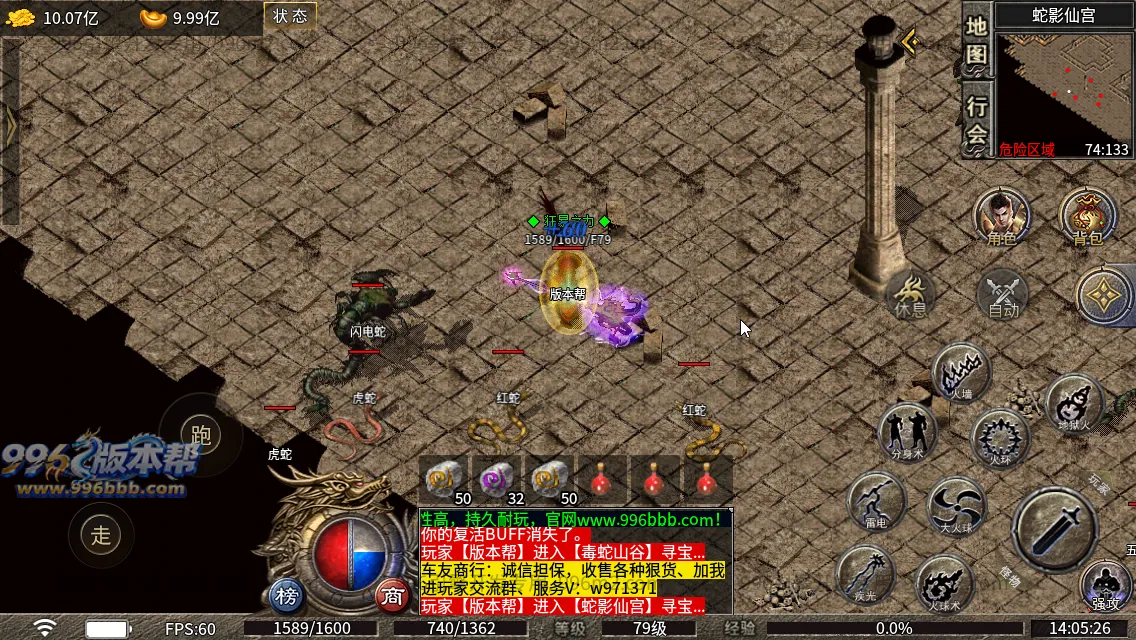Image resolution: width=1136 pixels, height=640 pixels.
Task: Toggle 自动 auto-combat
Action: tap(1003, 294)
